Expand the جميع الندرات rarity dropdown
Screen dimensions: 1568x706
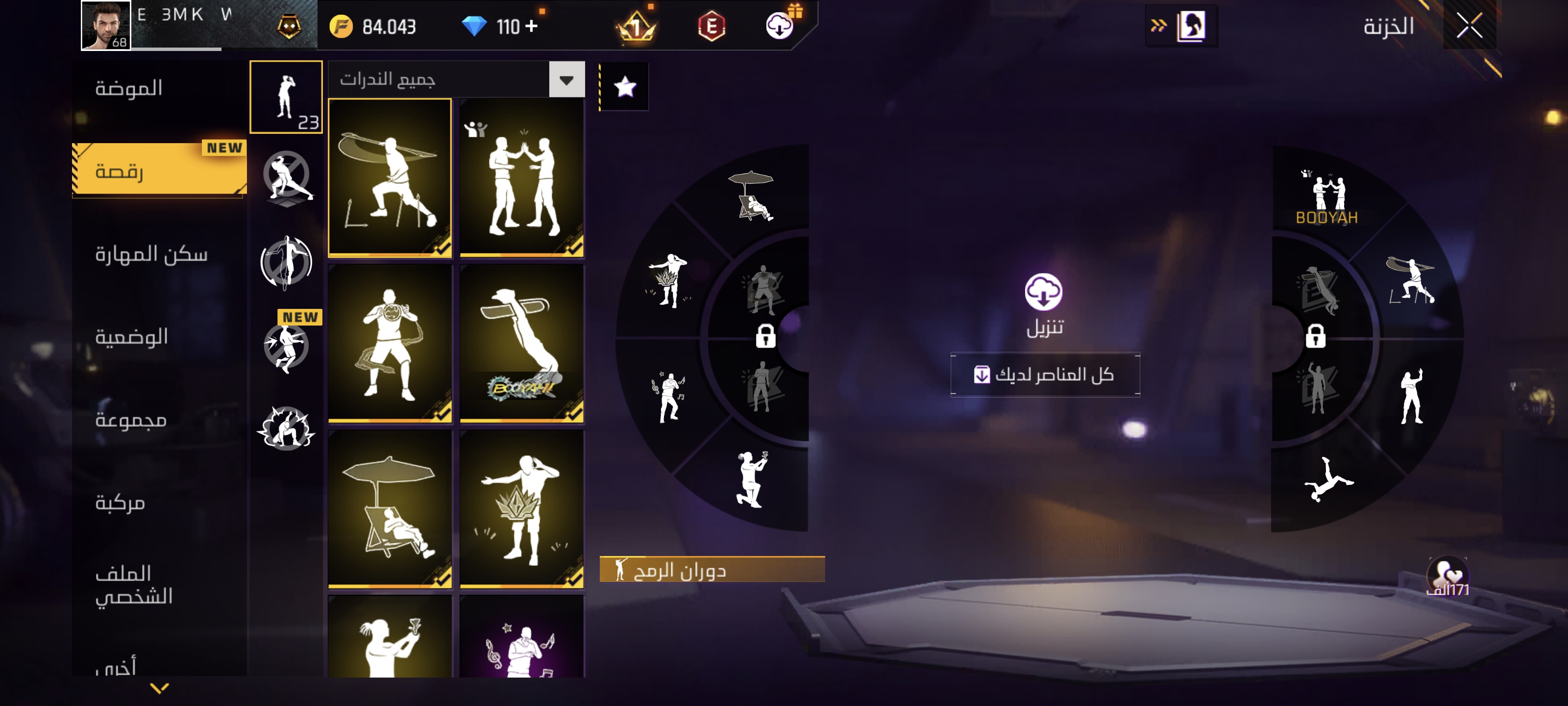(566, 80)
